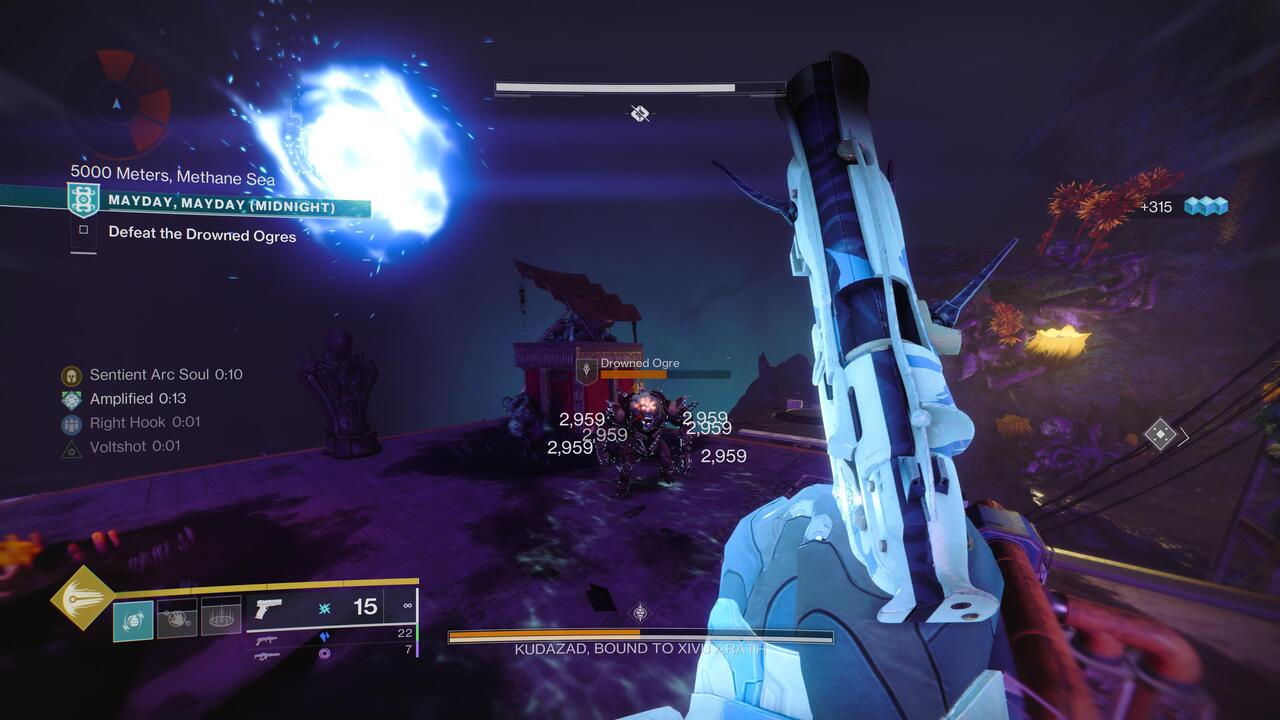The width and height of the screenshot is (1280, 720).
Task: Select the equipped sidearm weapon icon
Action: coord(270,606)
